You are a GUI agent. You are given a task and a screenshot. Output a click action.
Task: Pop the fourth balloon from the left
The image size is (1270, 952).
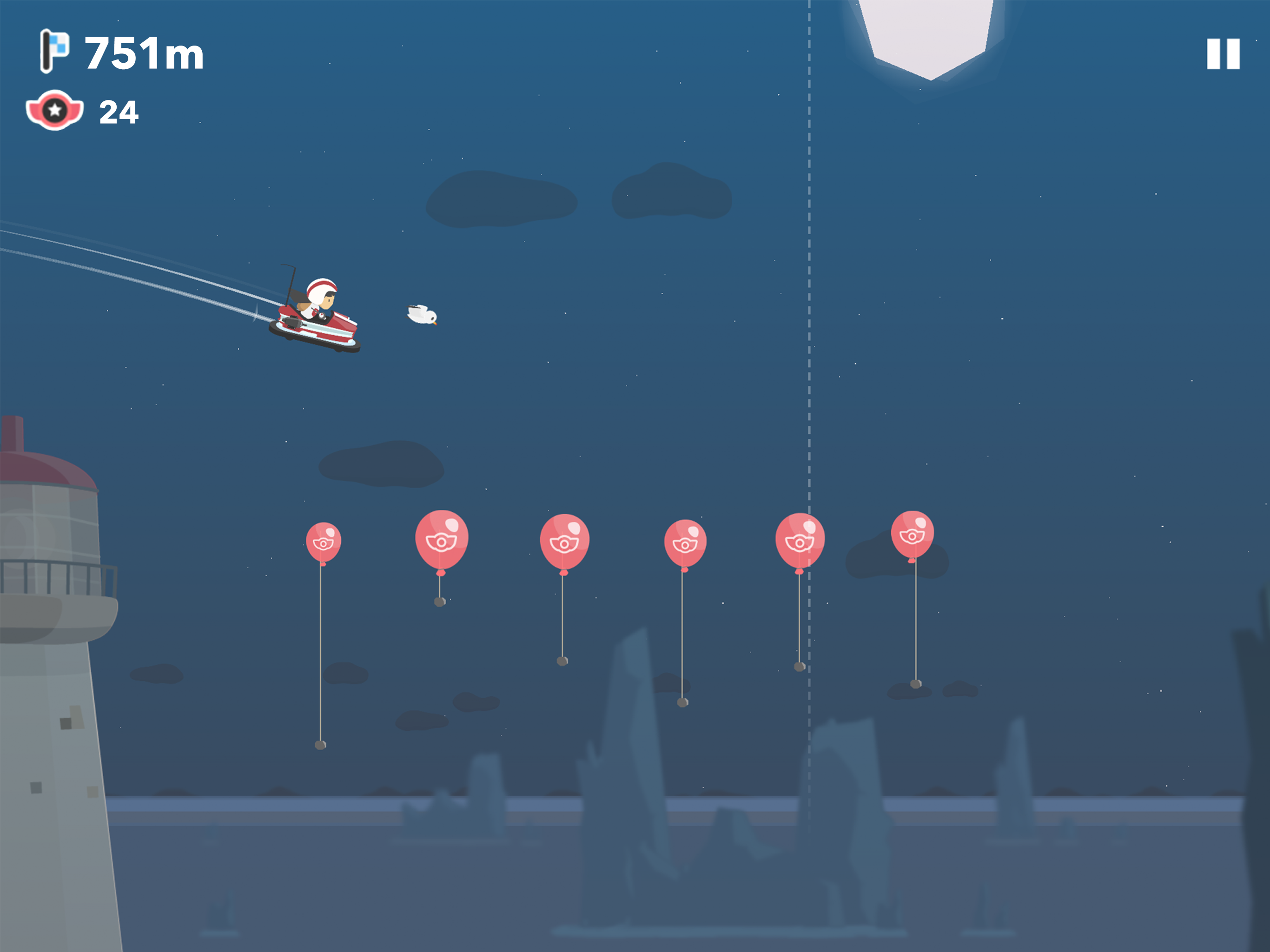coord(686,541)
